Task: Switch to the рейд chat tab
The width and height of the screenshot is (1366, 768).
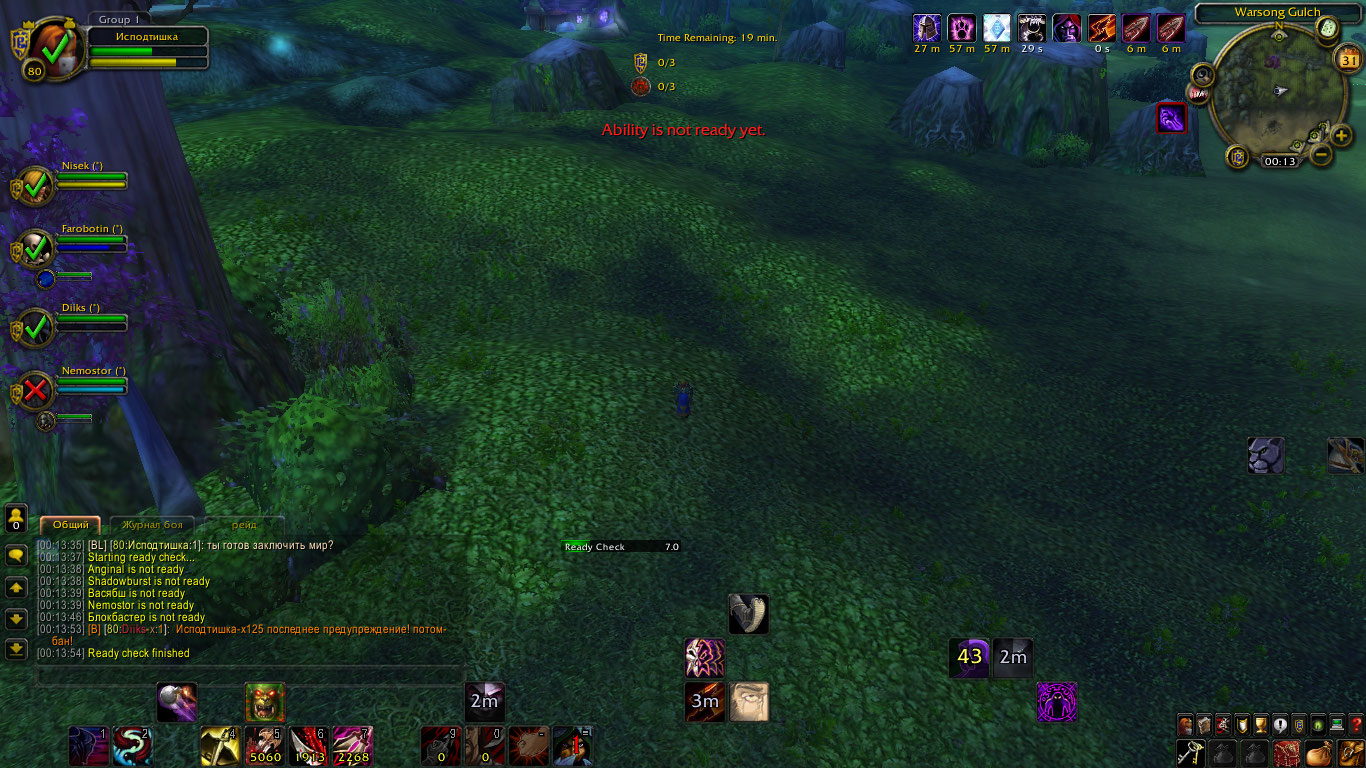Action: click(x=244, y=525)
